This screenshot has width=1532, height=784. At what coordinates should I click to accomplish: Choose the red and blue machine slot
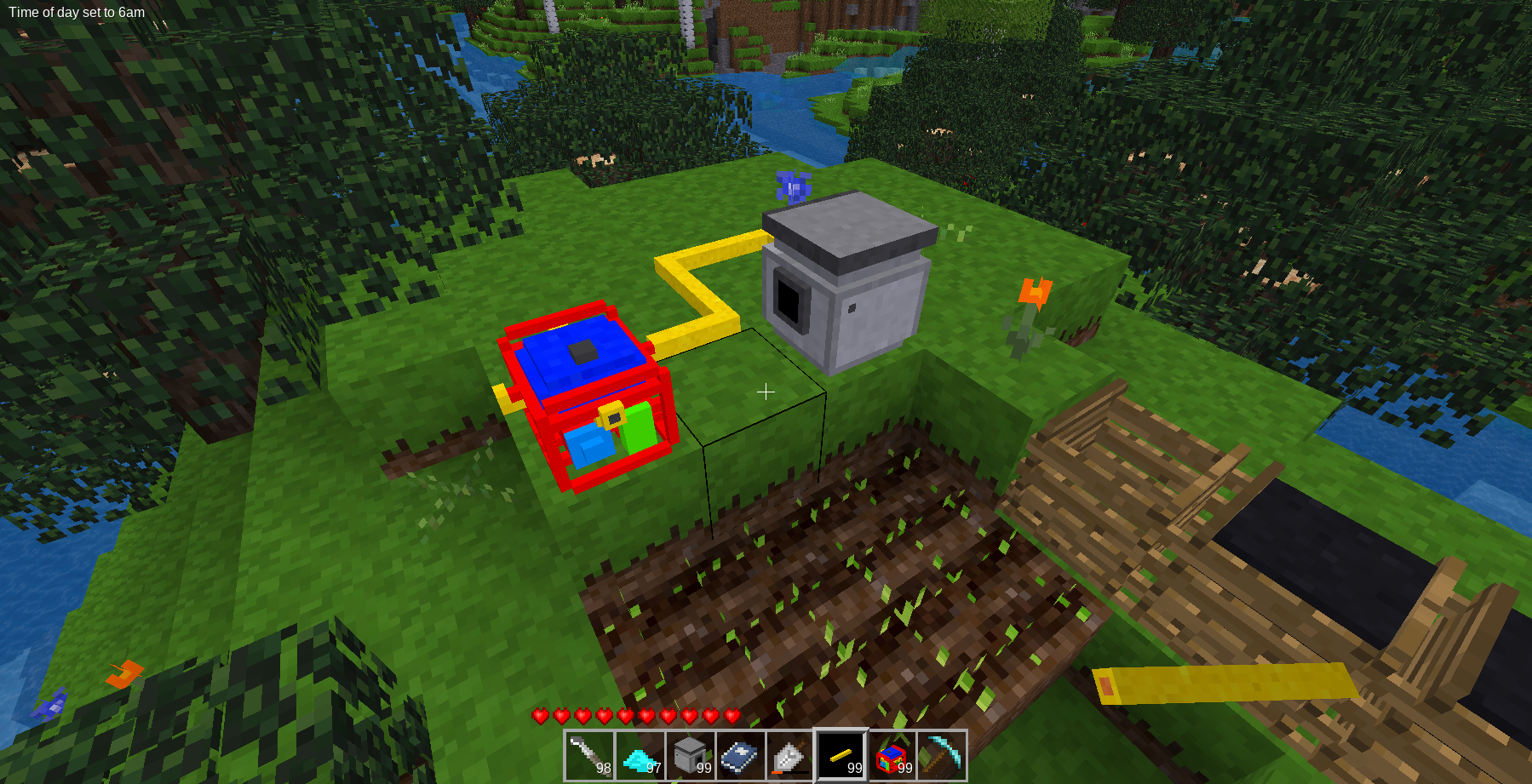[892, 755]
